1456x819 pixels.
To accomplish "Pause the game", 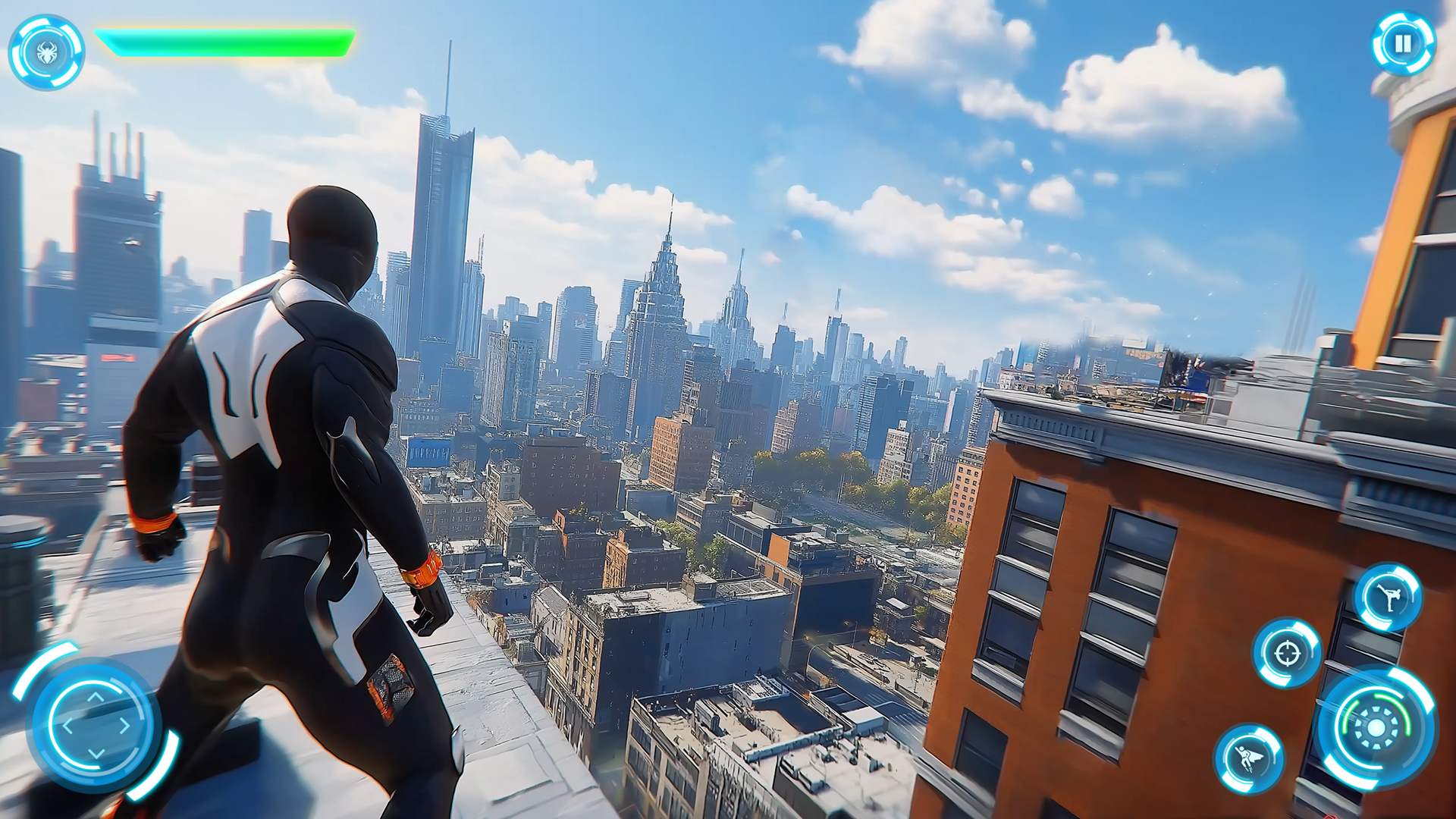I will tap(1403, 44).
